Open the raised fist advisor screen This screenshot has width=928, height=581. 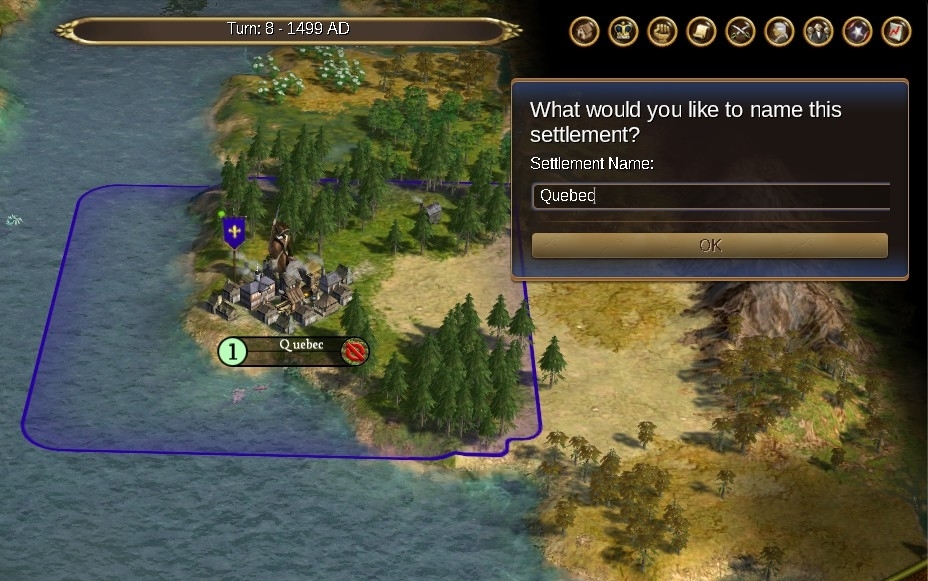[662, 31]
